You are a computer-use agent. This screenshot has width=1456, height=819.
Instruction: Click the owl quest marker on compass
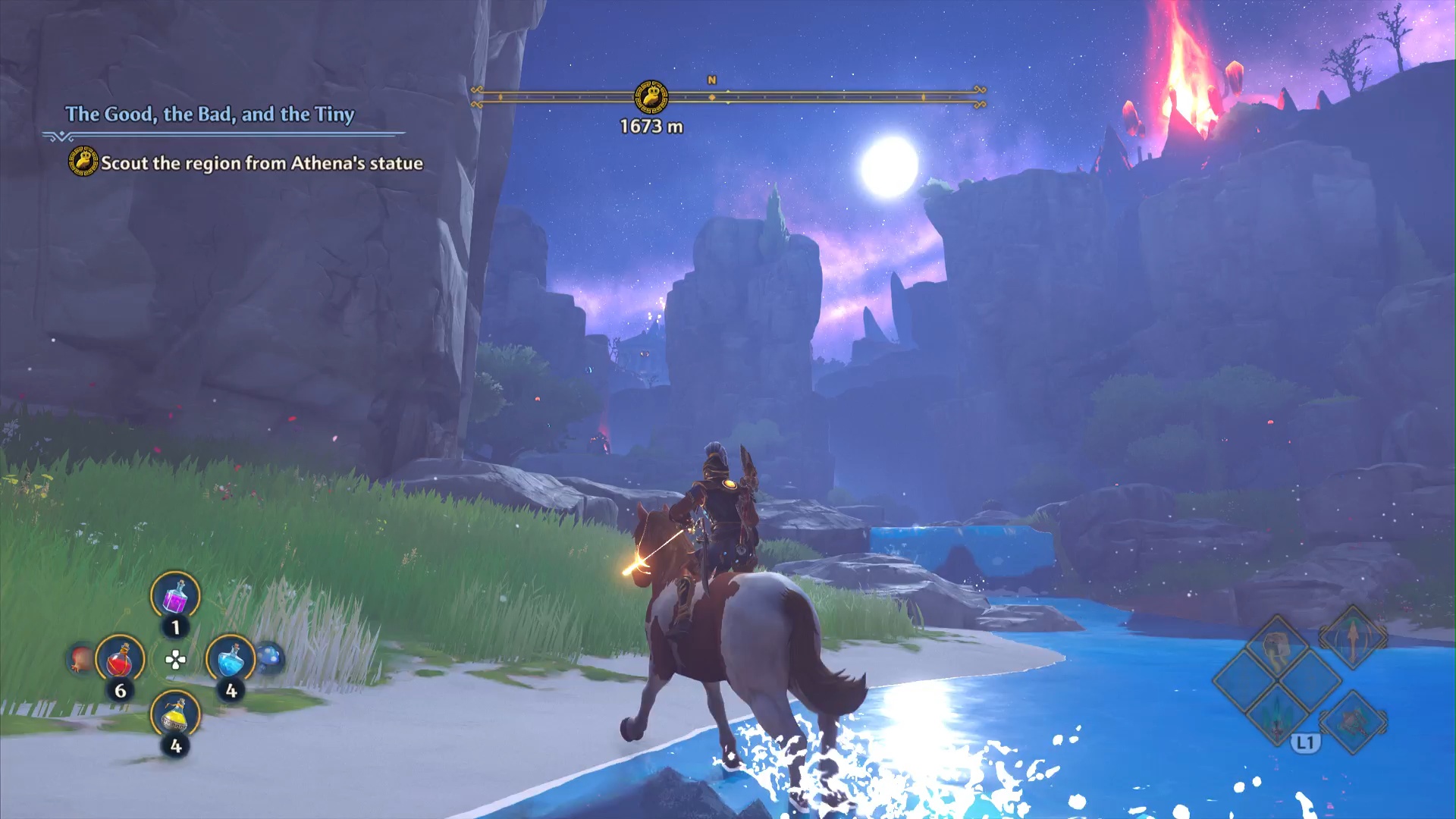pos(651,97)
